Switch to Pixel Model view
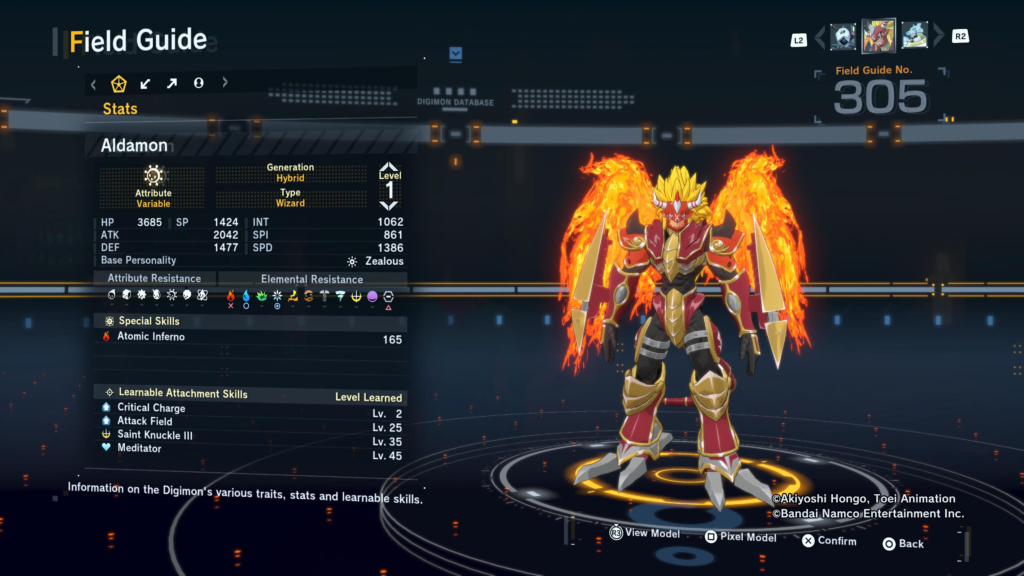The width and height of the screenshot is (1024, 576). tap(740, 537)
